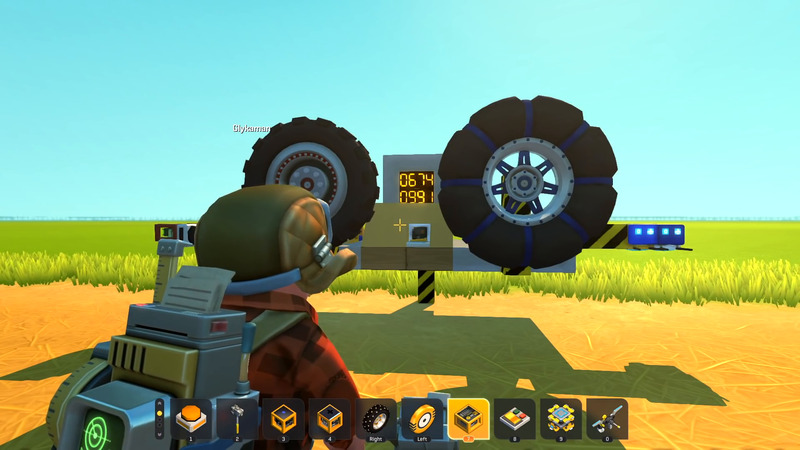
Task: Select the yellow and blue part in slot 9
Action: (561, 419)
